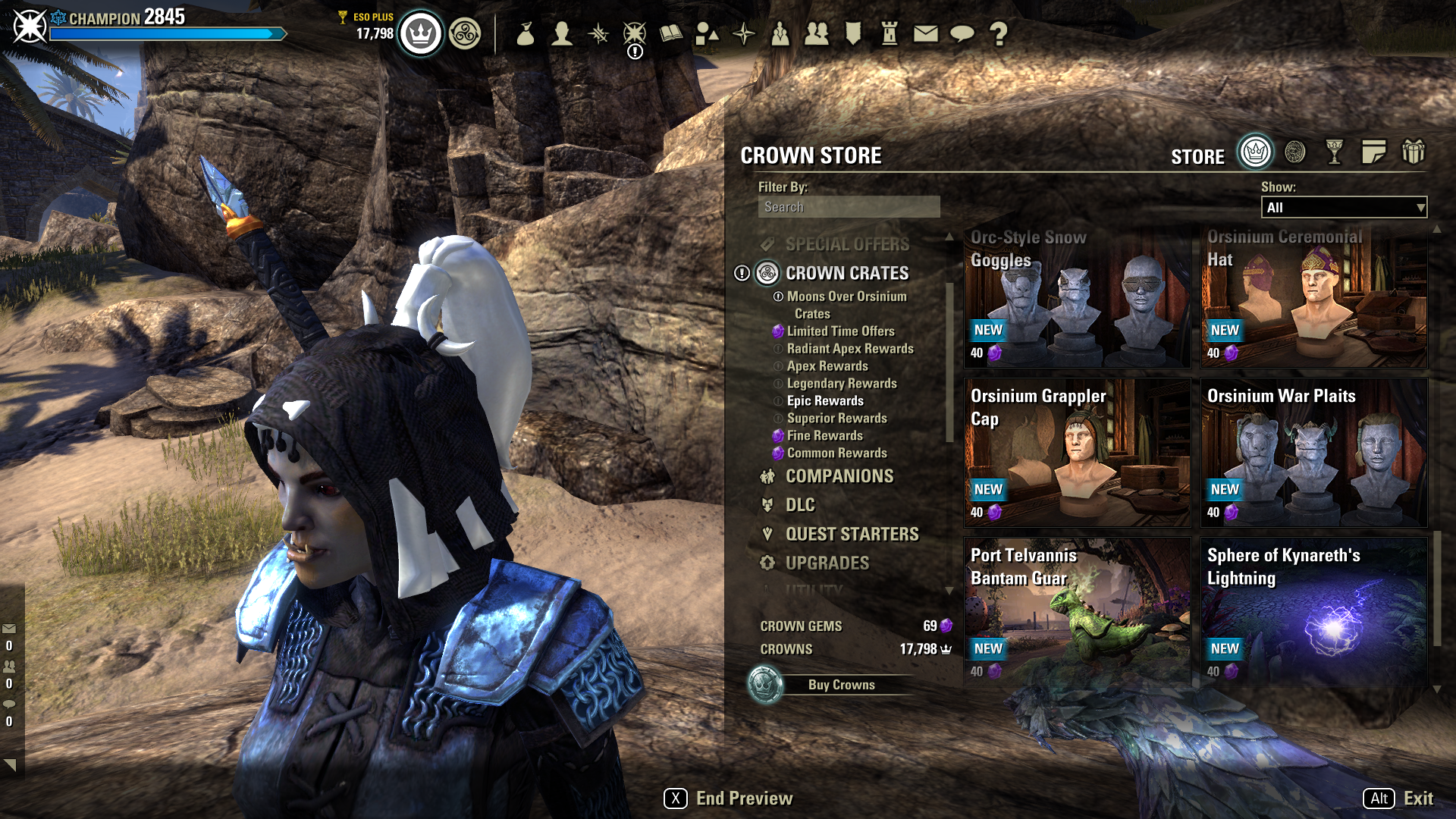Pick Sphere of Kynareth's Lightning item
The height and width of the screenshot is (819, 1456).
pos(1313,610)
